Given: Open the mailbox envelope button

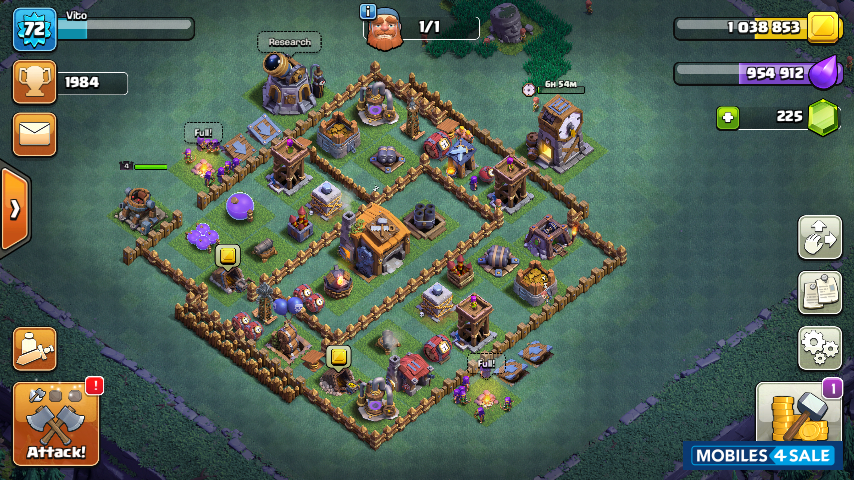Looking at the screenshot, I should coord(34,134).
